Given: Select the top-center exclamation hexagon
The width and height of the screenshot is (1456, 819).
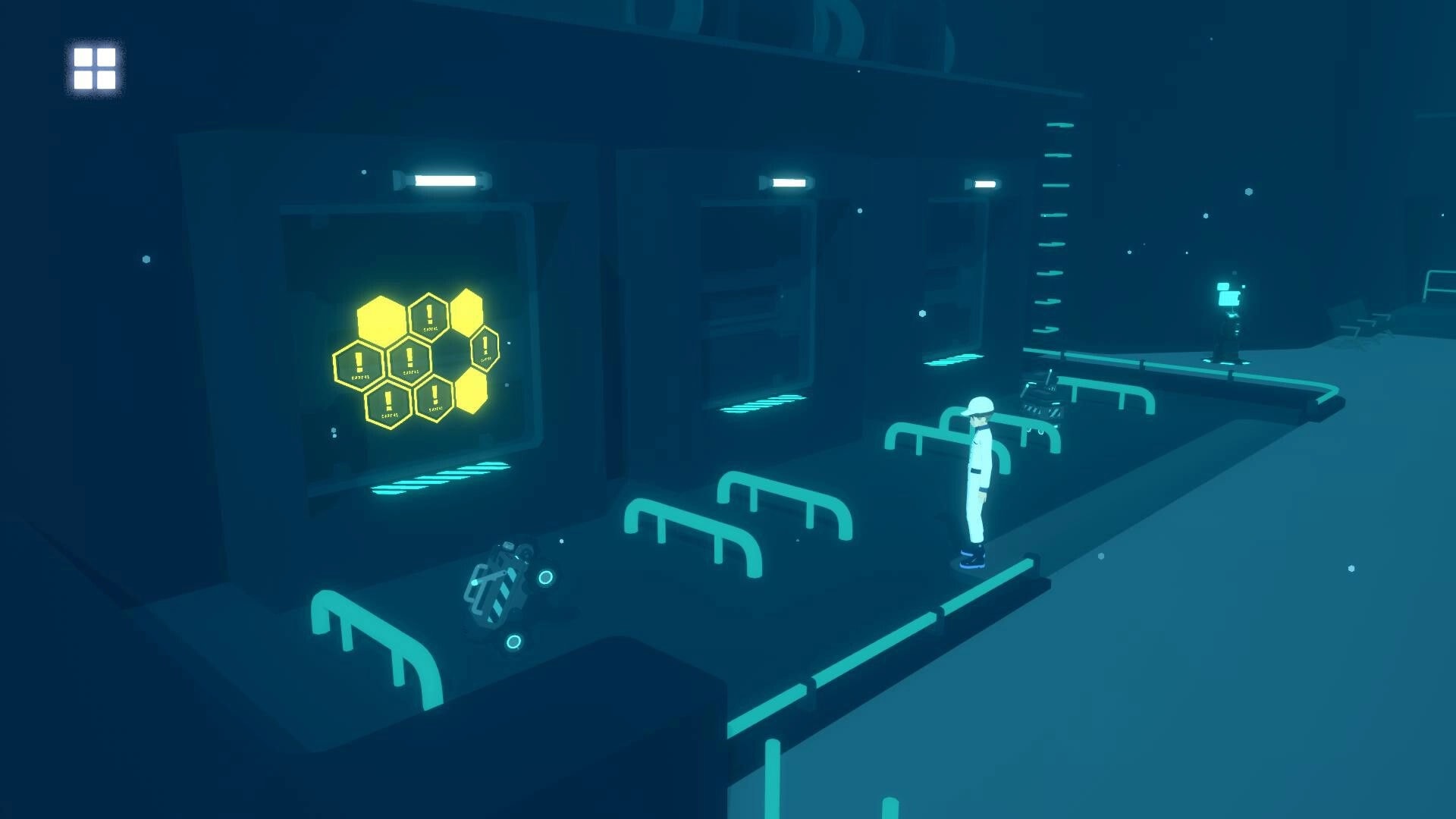Looking at the screenshot, I should click(428, 315).
